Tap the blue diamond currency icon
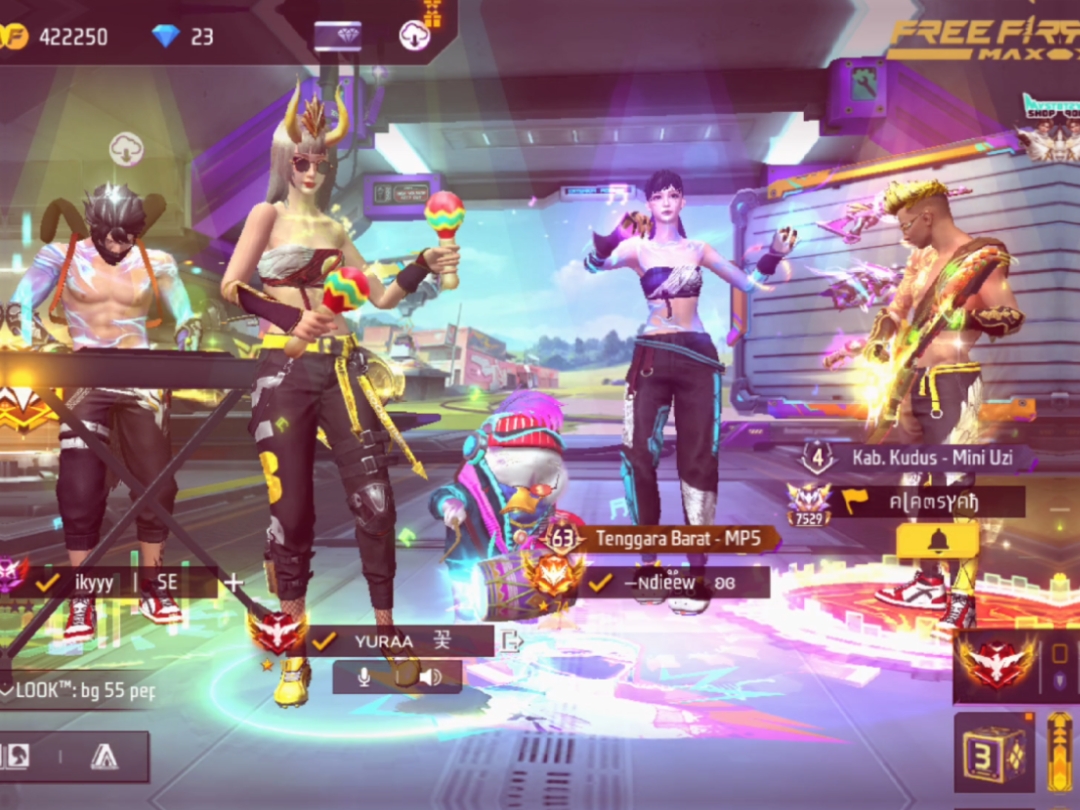Screen dimensions: 1080x810 166,36
